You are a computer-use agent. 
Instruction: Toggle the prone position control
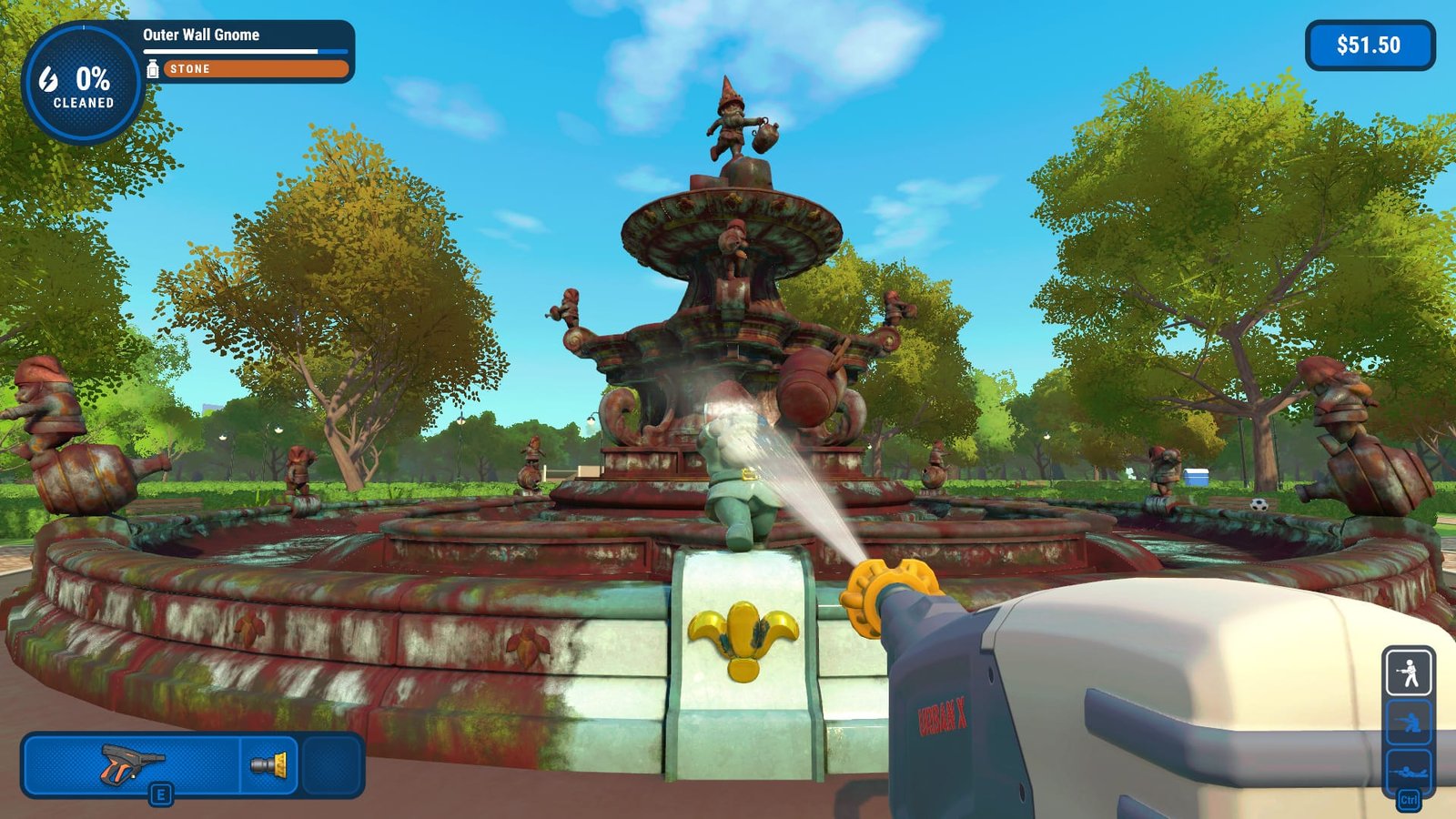coord(1410,772)
